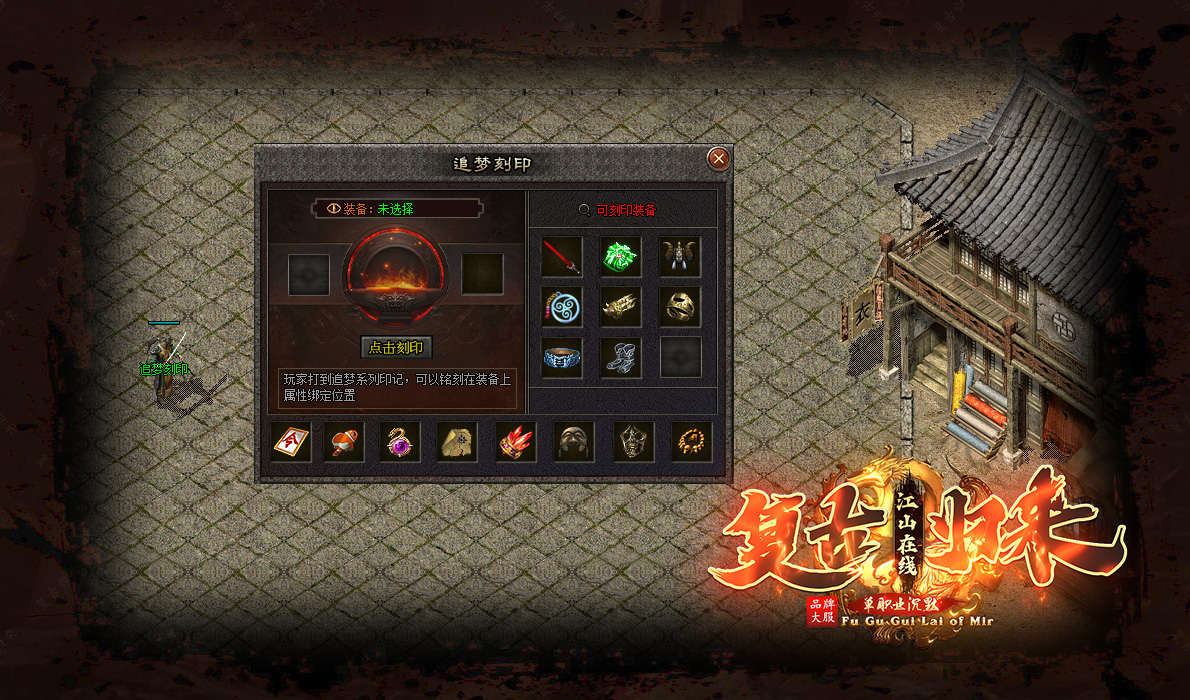
Task: Select the purple gem serpent amulet
Action: pos(400,441)
